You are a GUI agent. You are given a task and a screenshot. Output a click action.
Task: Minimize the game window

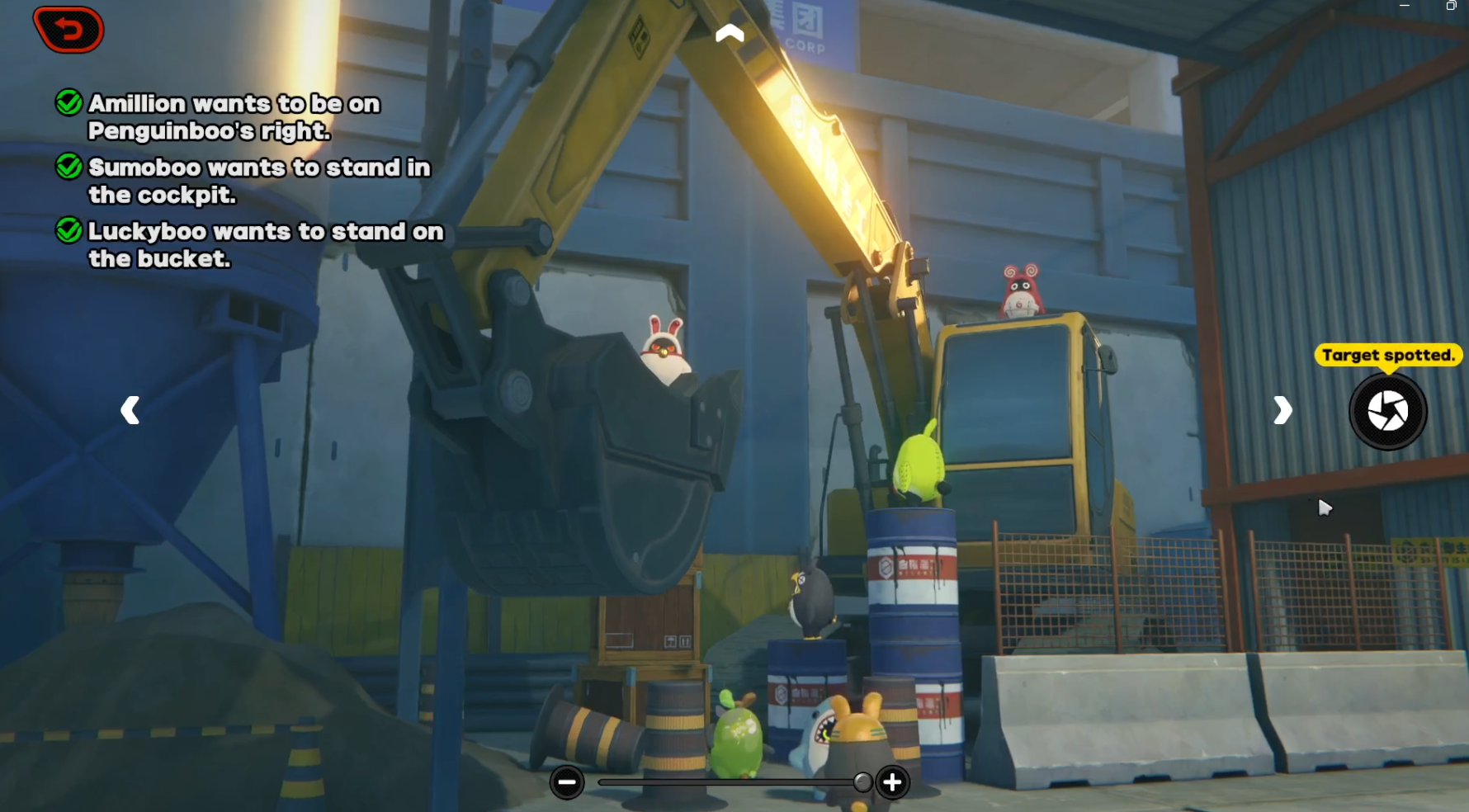pyautogui.click(x=1405, y=6)
